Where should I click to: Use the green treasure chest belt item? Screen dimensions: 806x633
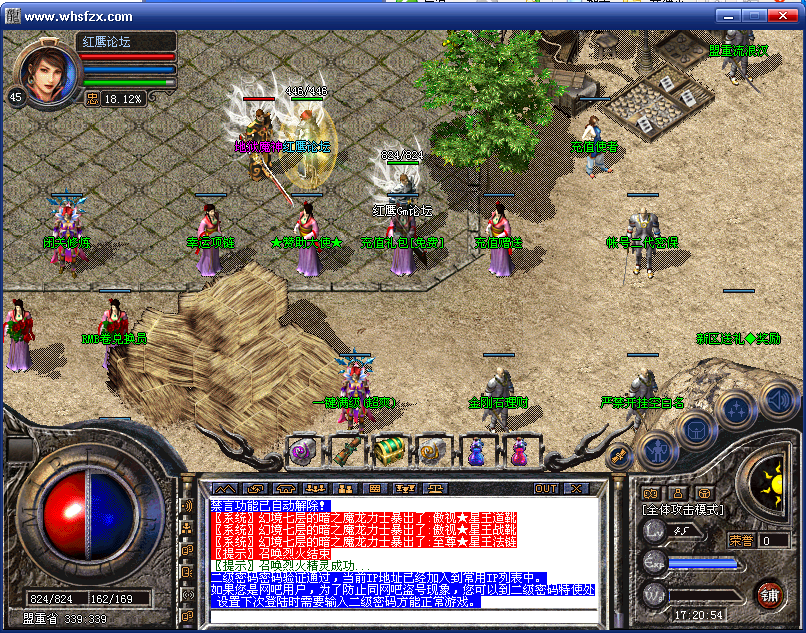click(388, 451)
